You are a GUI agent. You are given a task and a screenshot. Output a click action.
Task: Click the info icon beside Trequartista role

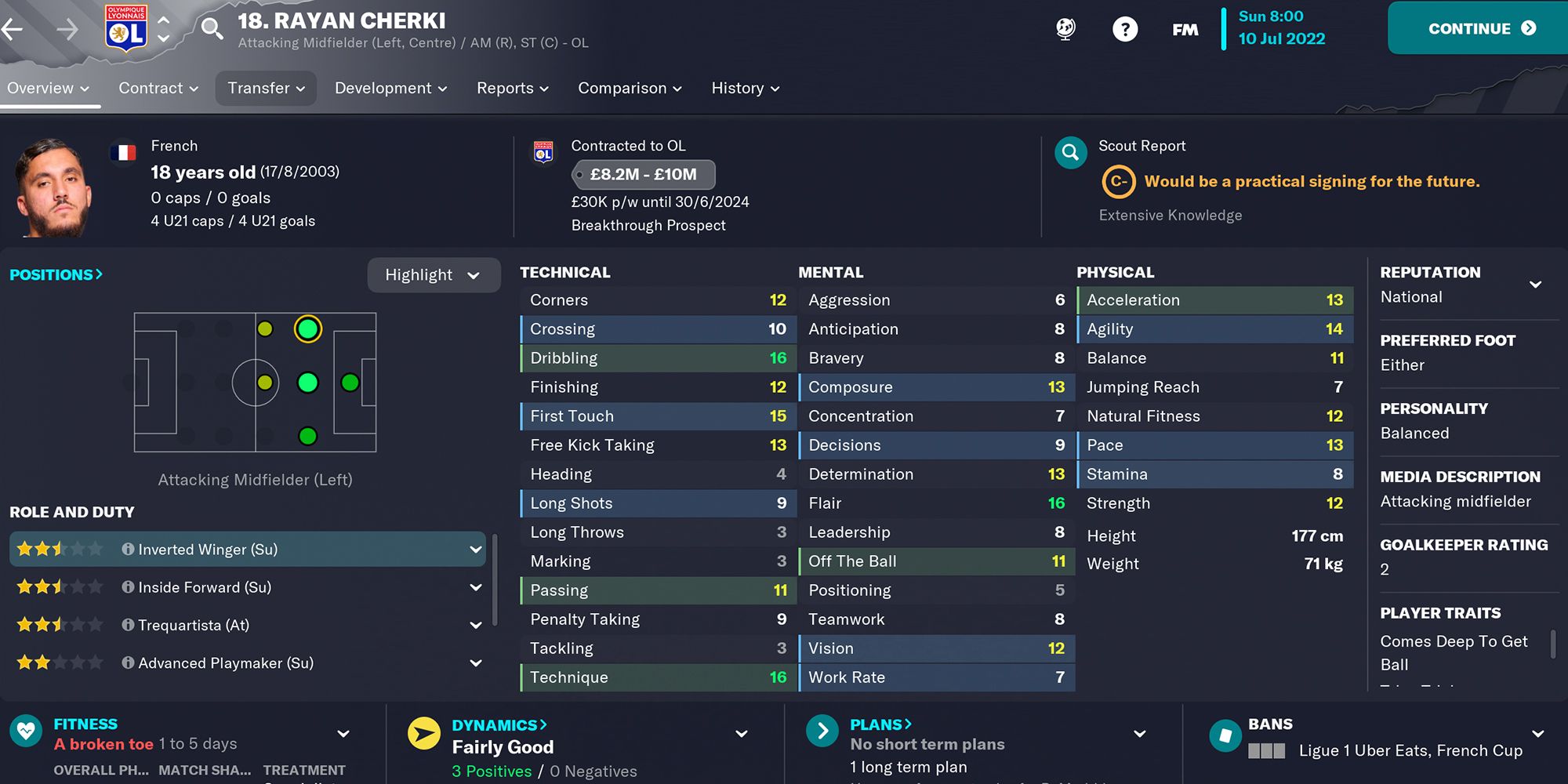(128, 625)
